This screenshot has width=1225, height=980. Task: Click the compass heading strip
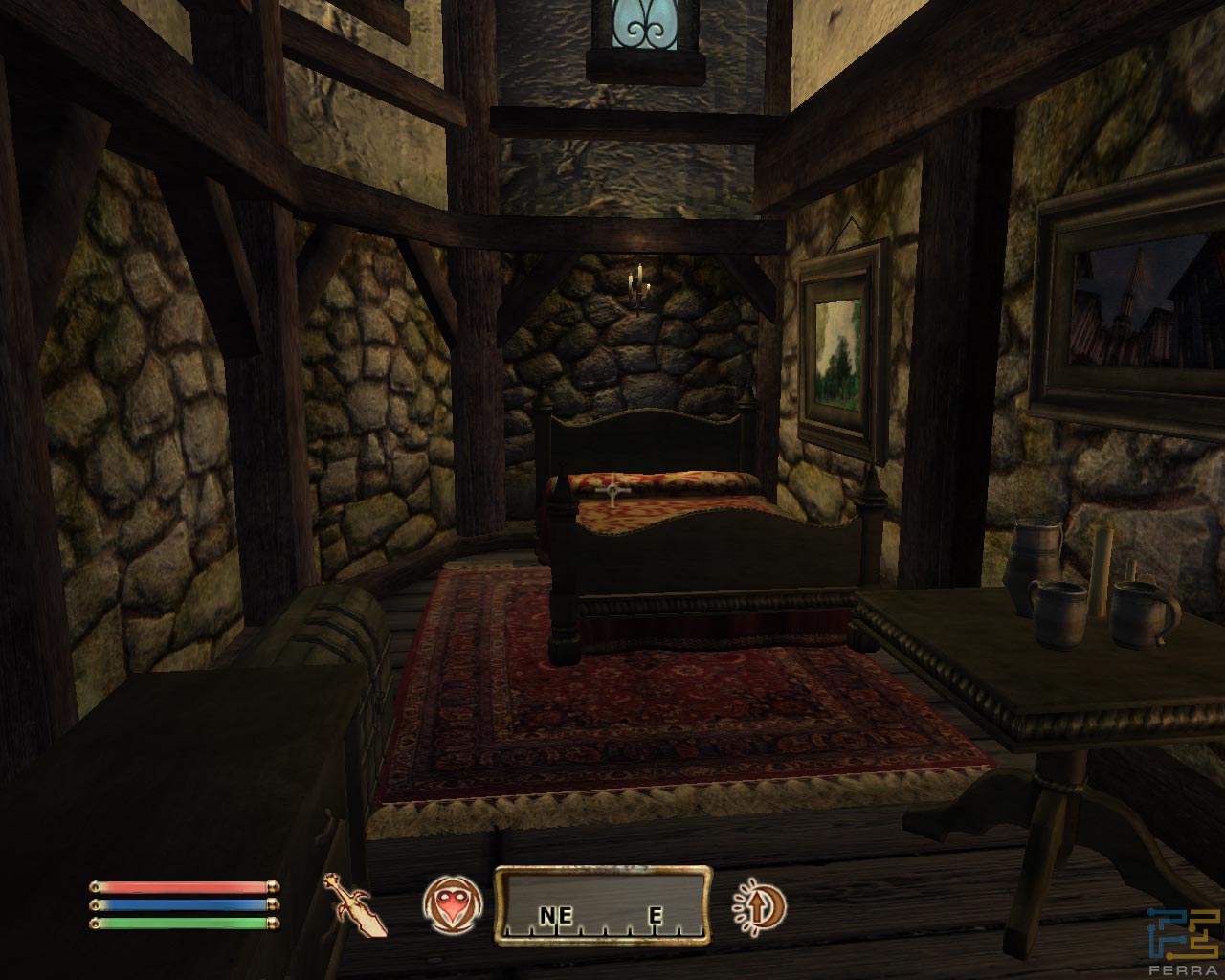coord(603,905)
